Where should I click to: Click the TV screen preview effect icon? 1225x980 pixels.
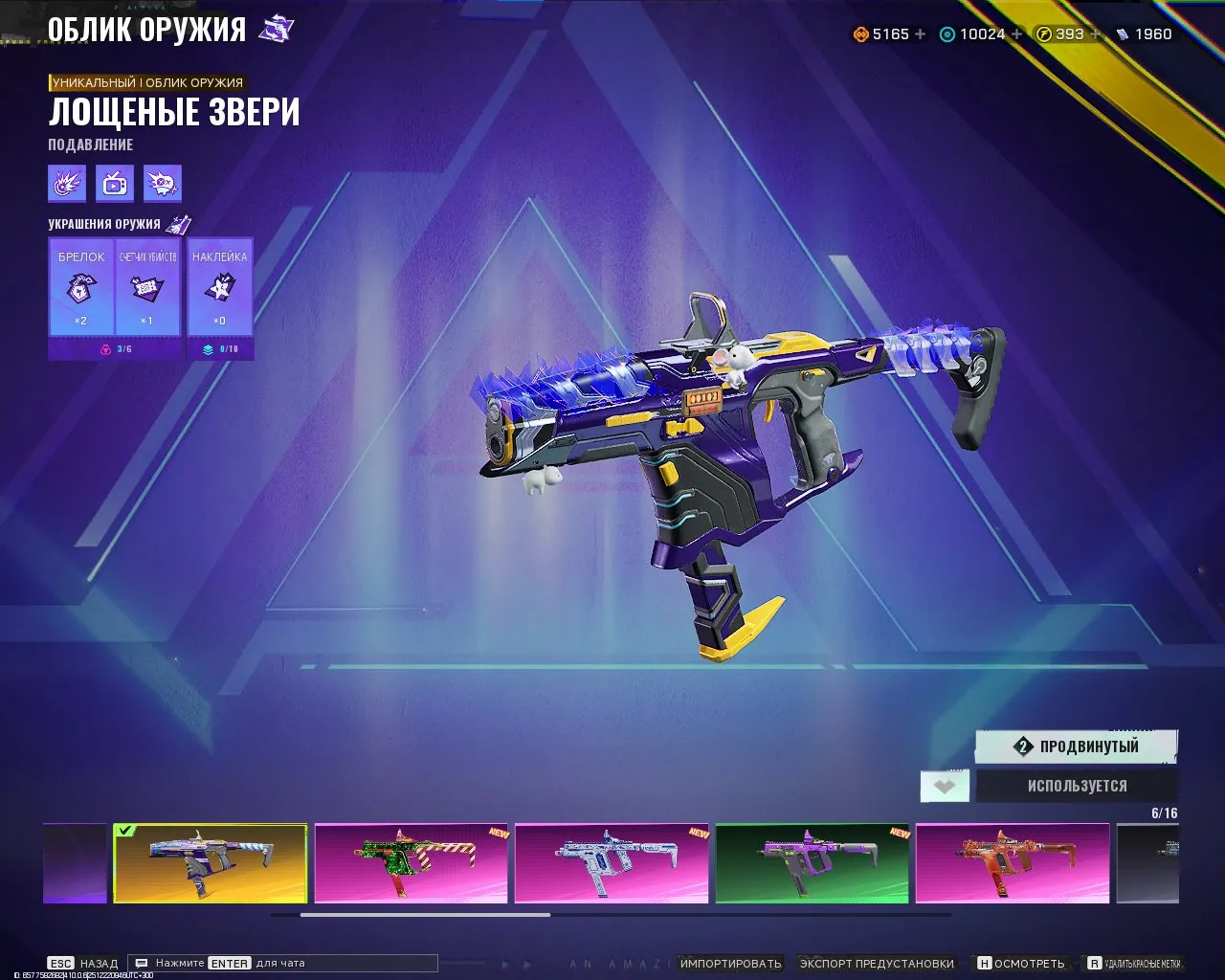pos(115,184)
